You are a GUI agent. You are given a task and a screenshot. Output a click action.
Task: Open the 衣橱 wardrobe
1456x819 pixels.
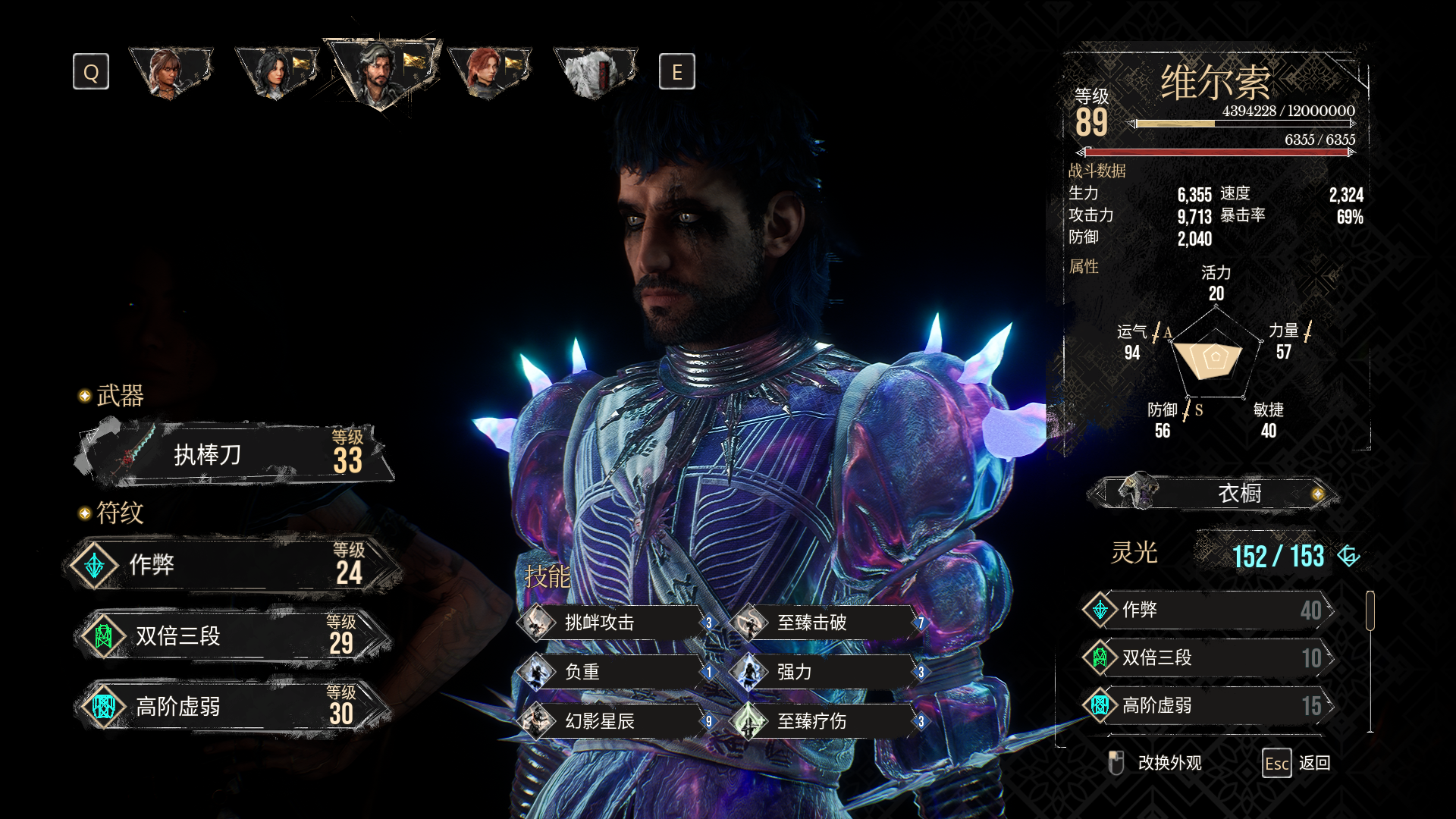pos(1213,494)
